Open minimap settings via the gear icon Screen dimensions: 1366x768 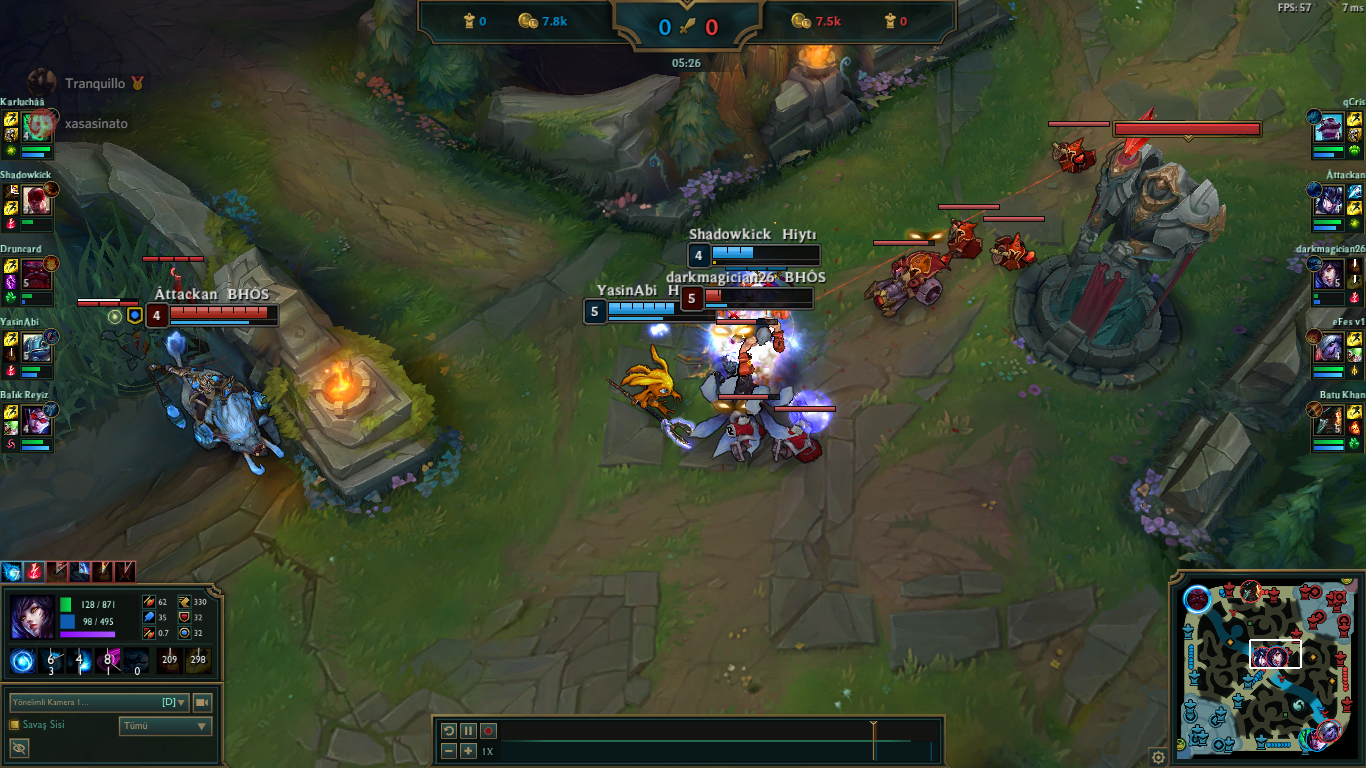pos(1158,757)
